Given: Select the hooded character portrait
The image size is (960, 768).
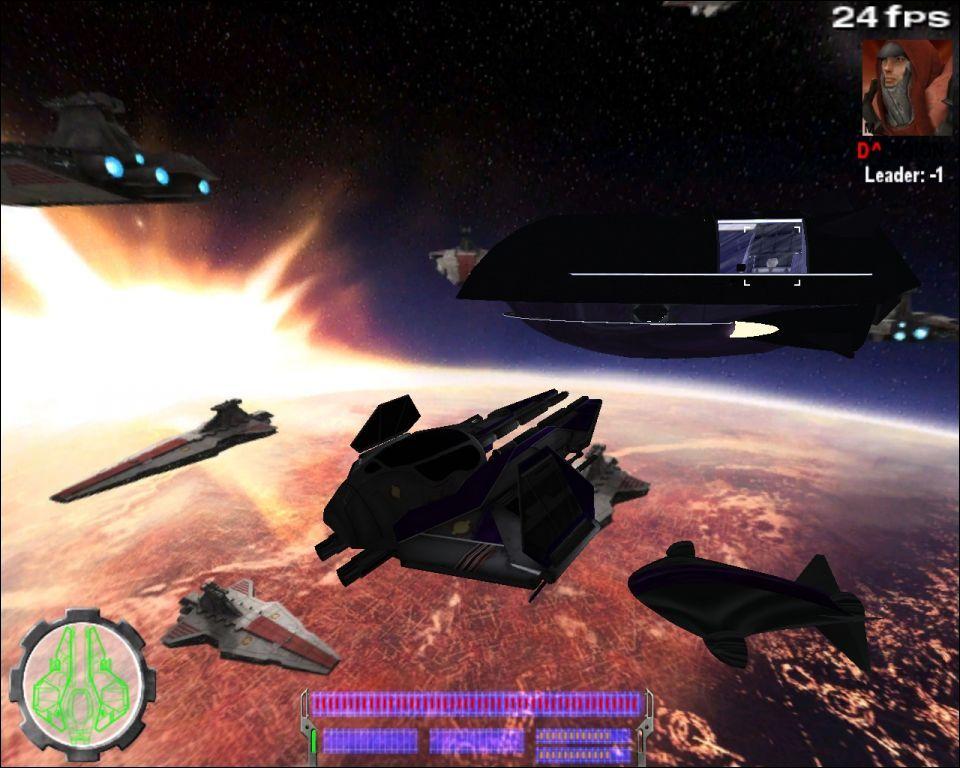Looking at the screenshot, I should click(x=906, y=87).
